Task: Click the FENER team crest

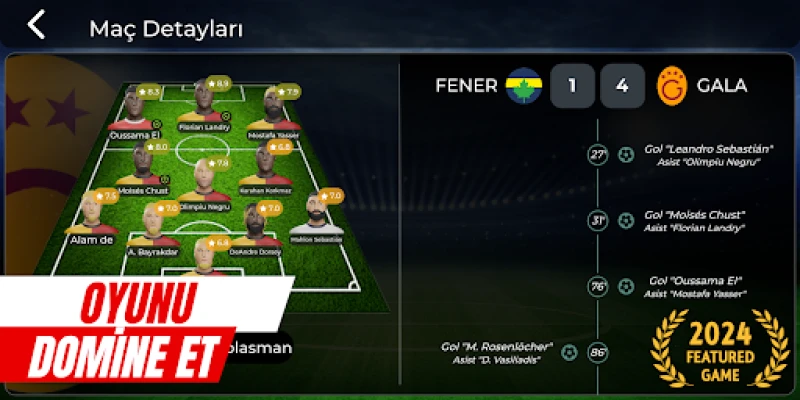Action: 521,86
